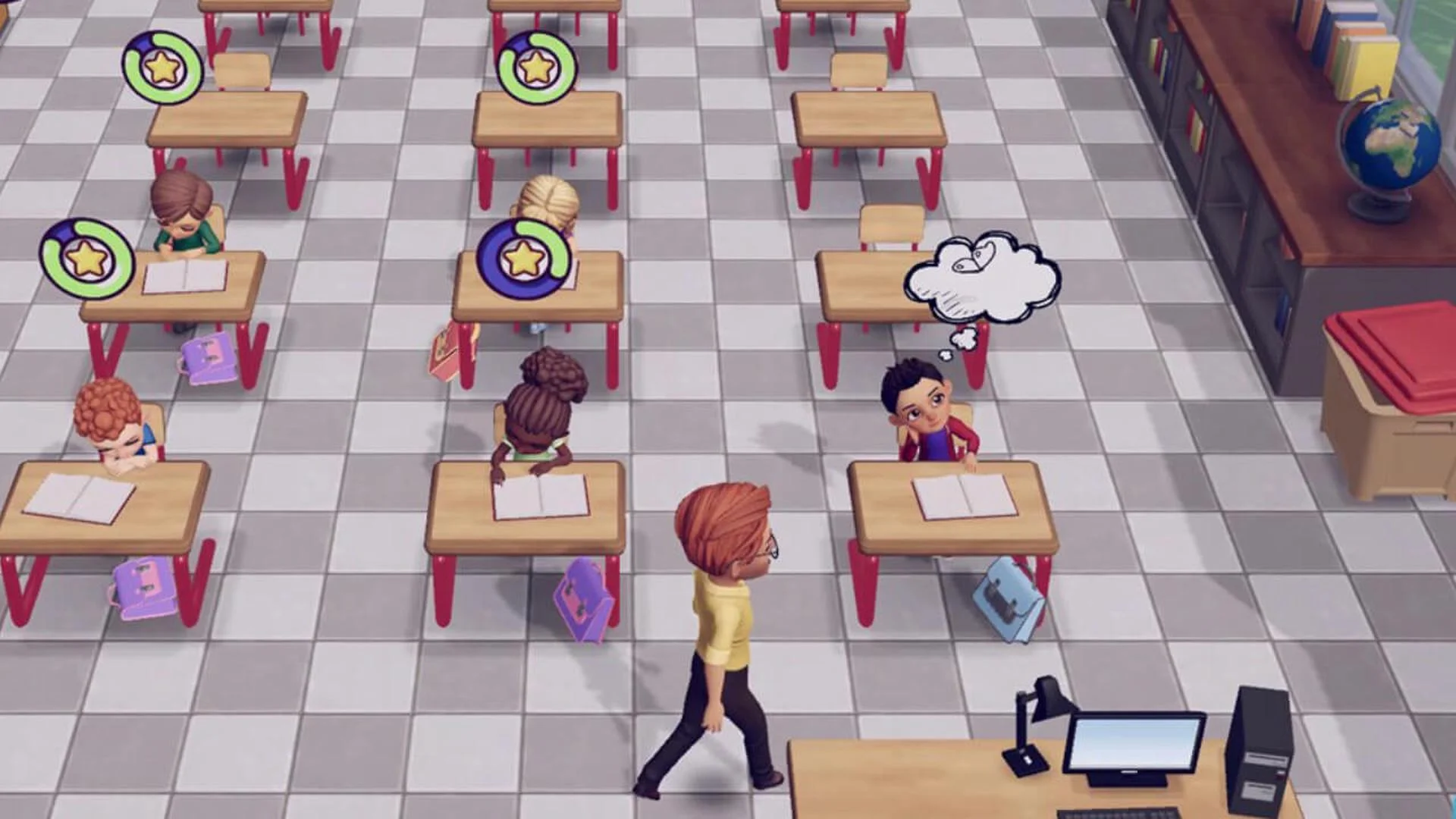Click the open notebook on the daydreaming boy's desk
The height and width of the screenshot is (819, 1456).
coord(963,497)
